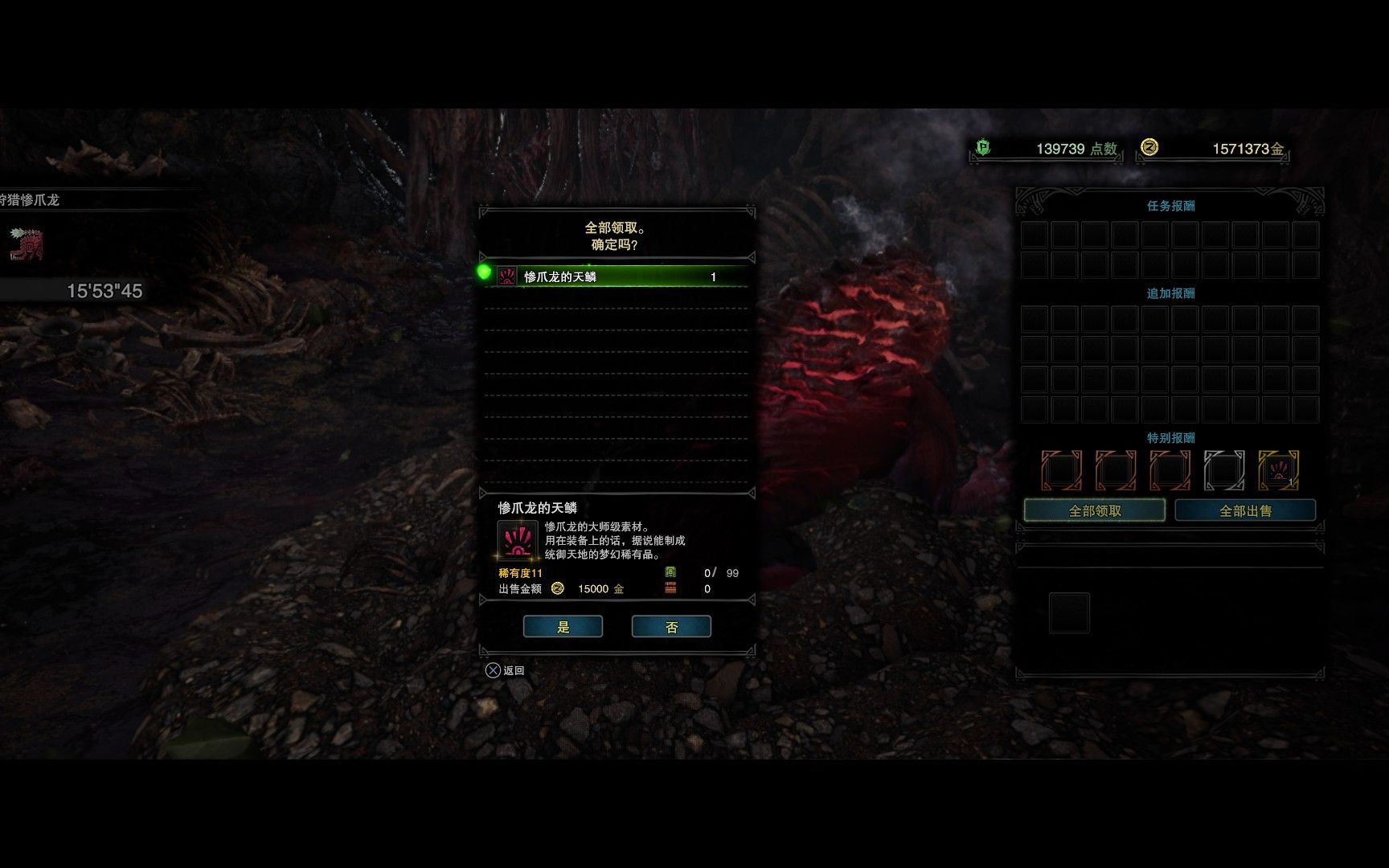Image resolution: width=1389 pixels, height=868 pixels.
Task: Select the 惨爪龙的天鳞 list row
Action: [x=616, y=276]
